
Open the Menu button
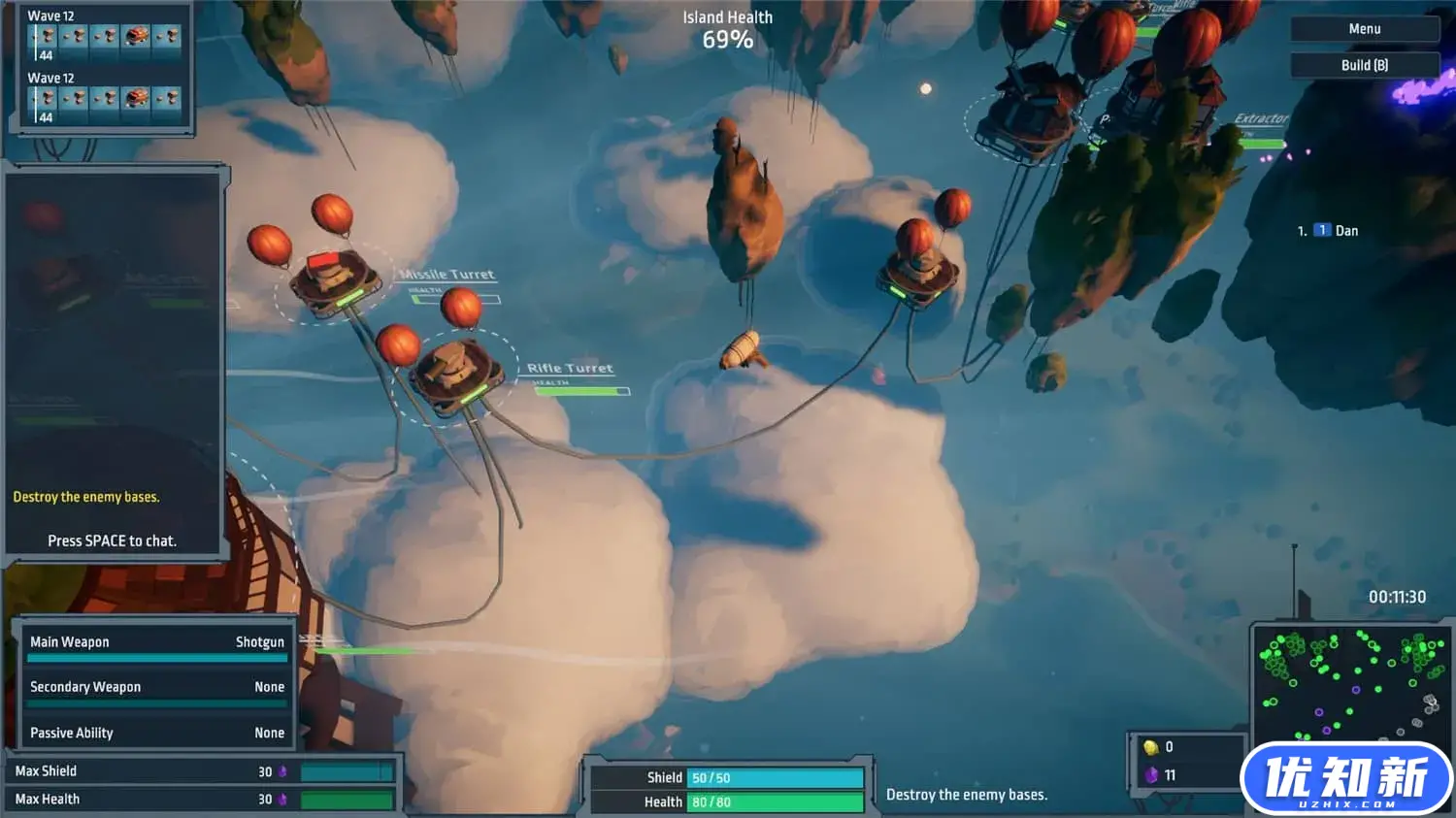point(1364,29)
